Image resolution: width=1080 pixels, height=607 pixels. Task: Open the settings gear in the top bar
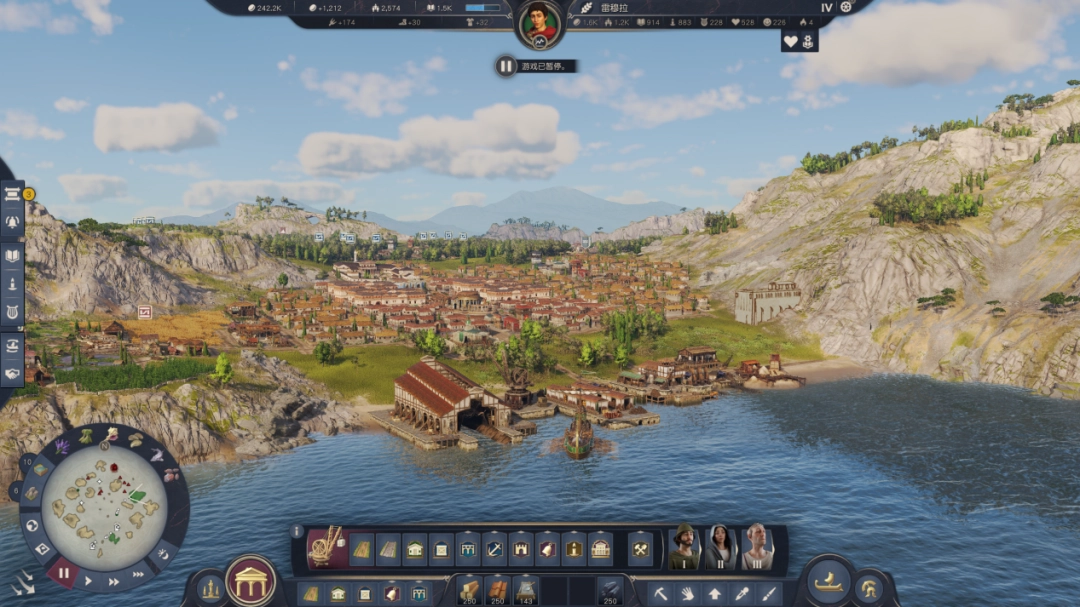[x=847, y=7]
